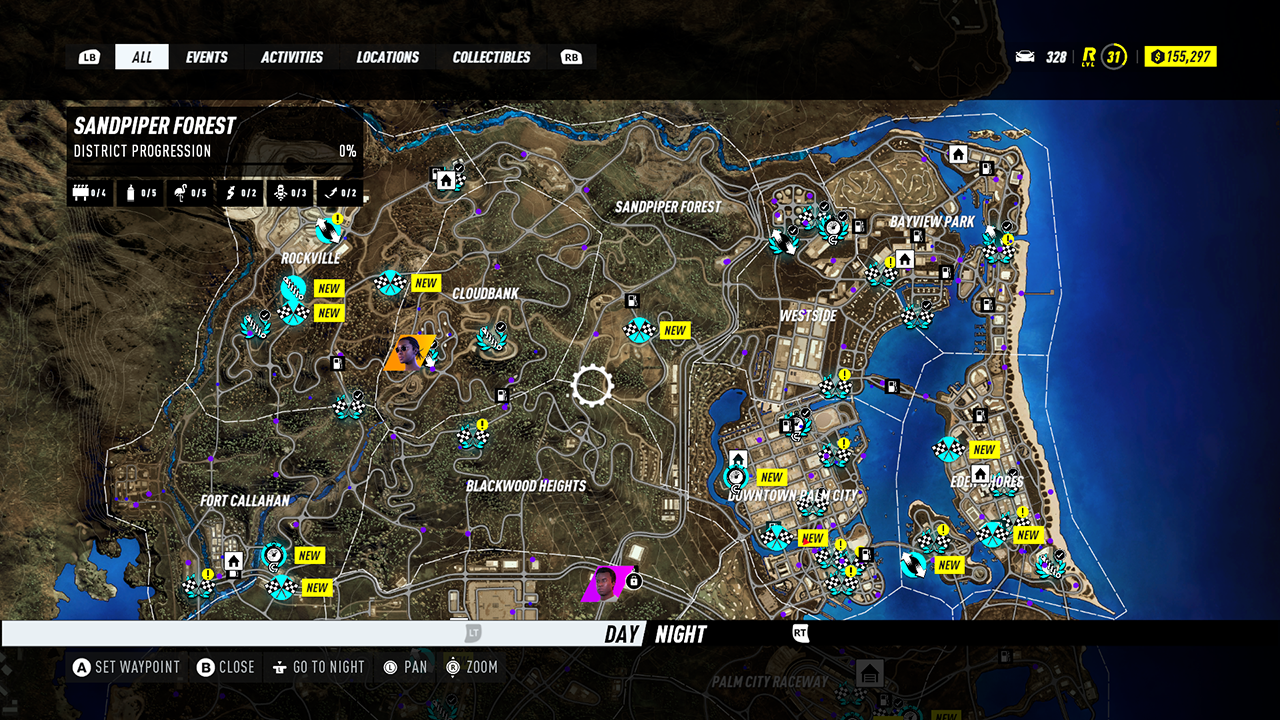Click the locked magenta character portrait marker

(606, 583)
